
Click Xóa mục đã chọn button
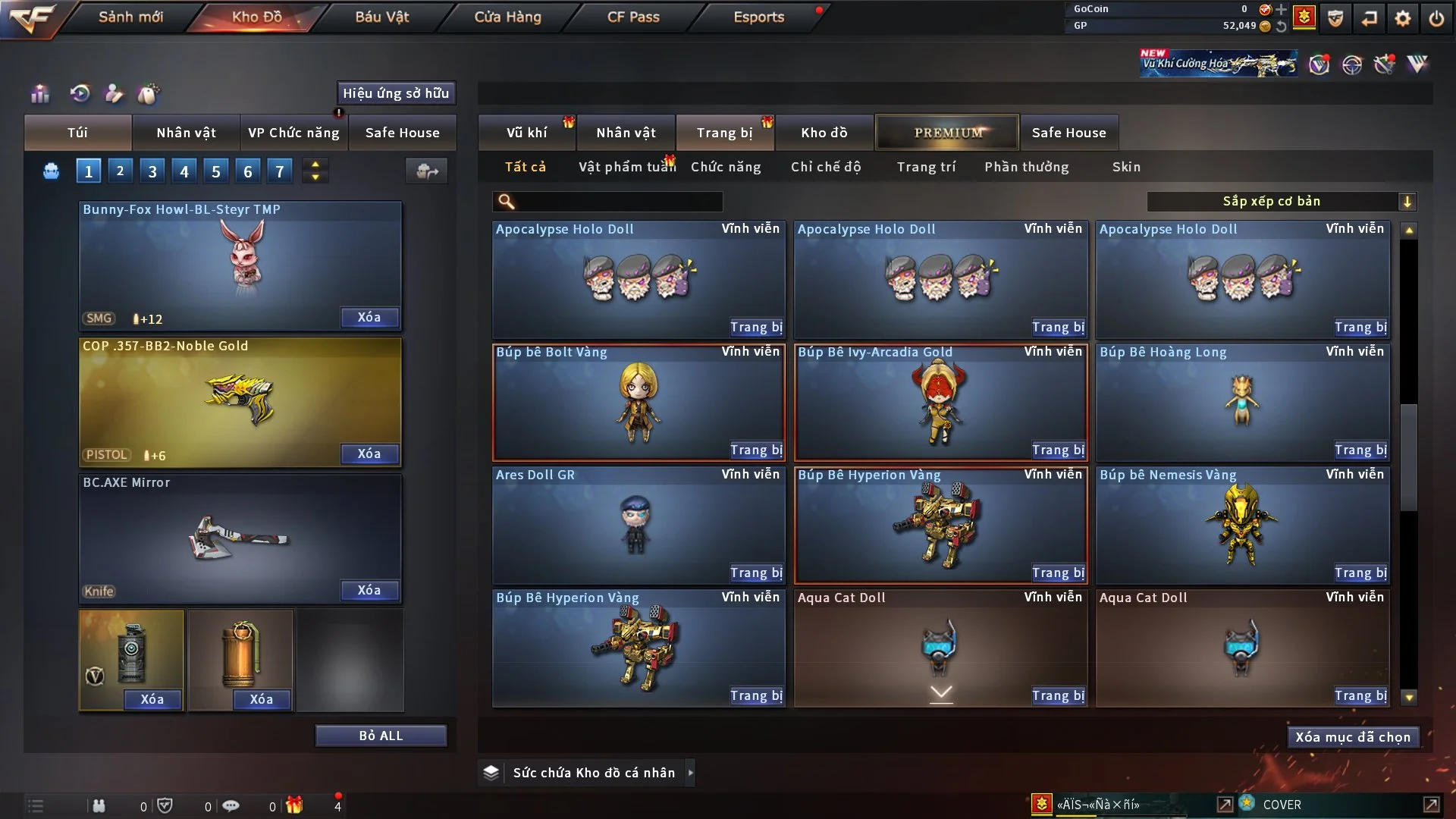pyautogui.click(x=1352, y=737)
